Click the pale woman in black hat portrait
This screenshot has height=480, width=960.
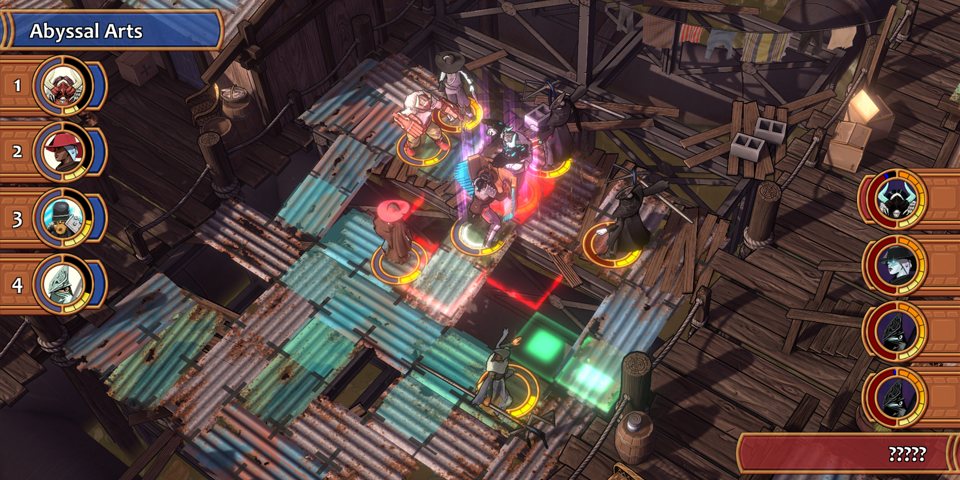(893, 266)
